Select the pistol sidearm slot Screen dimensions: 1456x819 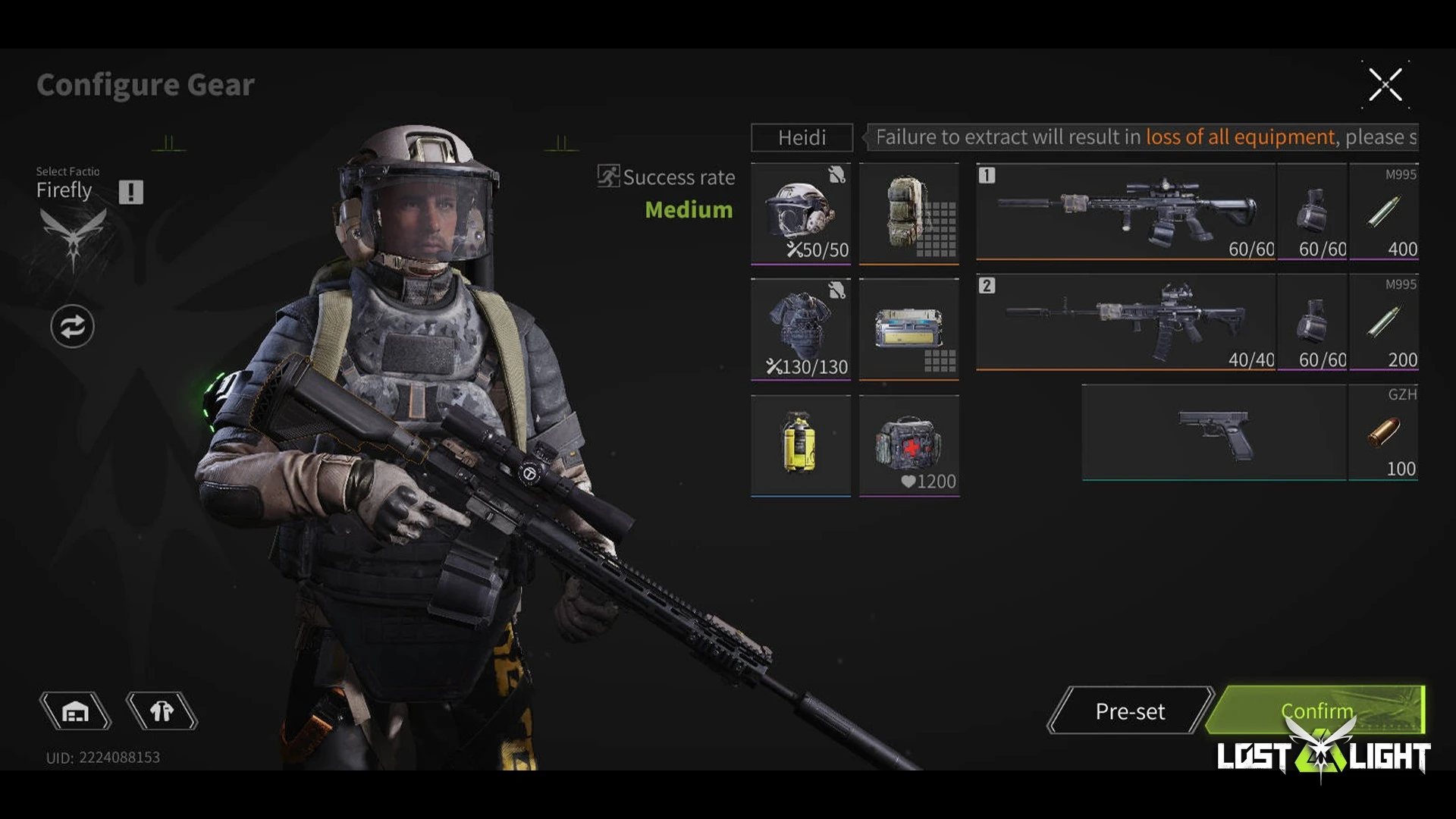point(1213,432)
